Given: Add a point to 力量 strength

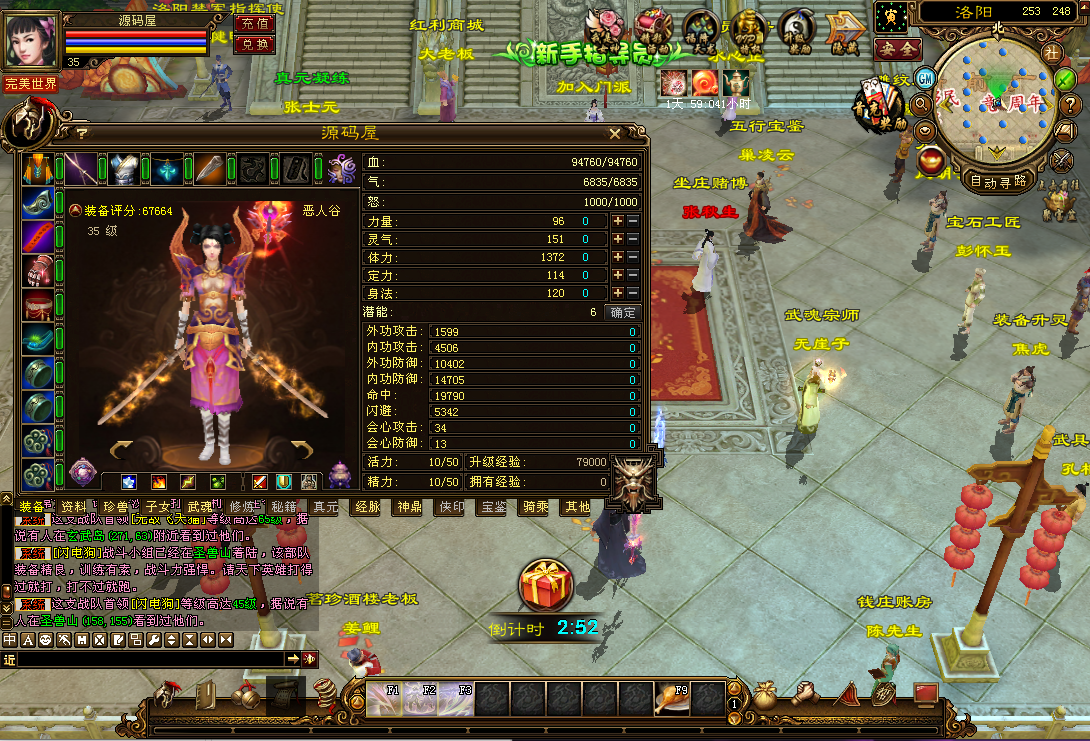Looking at the screenshot, I should (618, 222).
